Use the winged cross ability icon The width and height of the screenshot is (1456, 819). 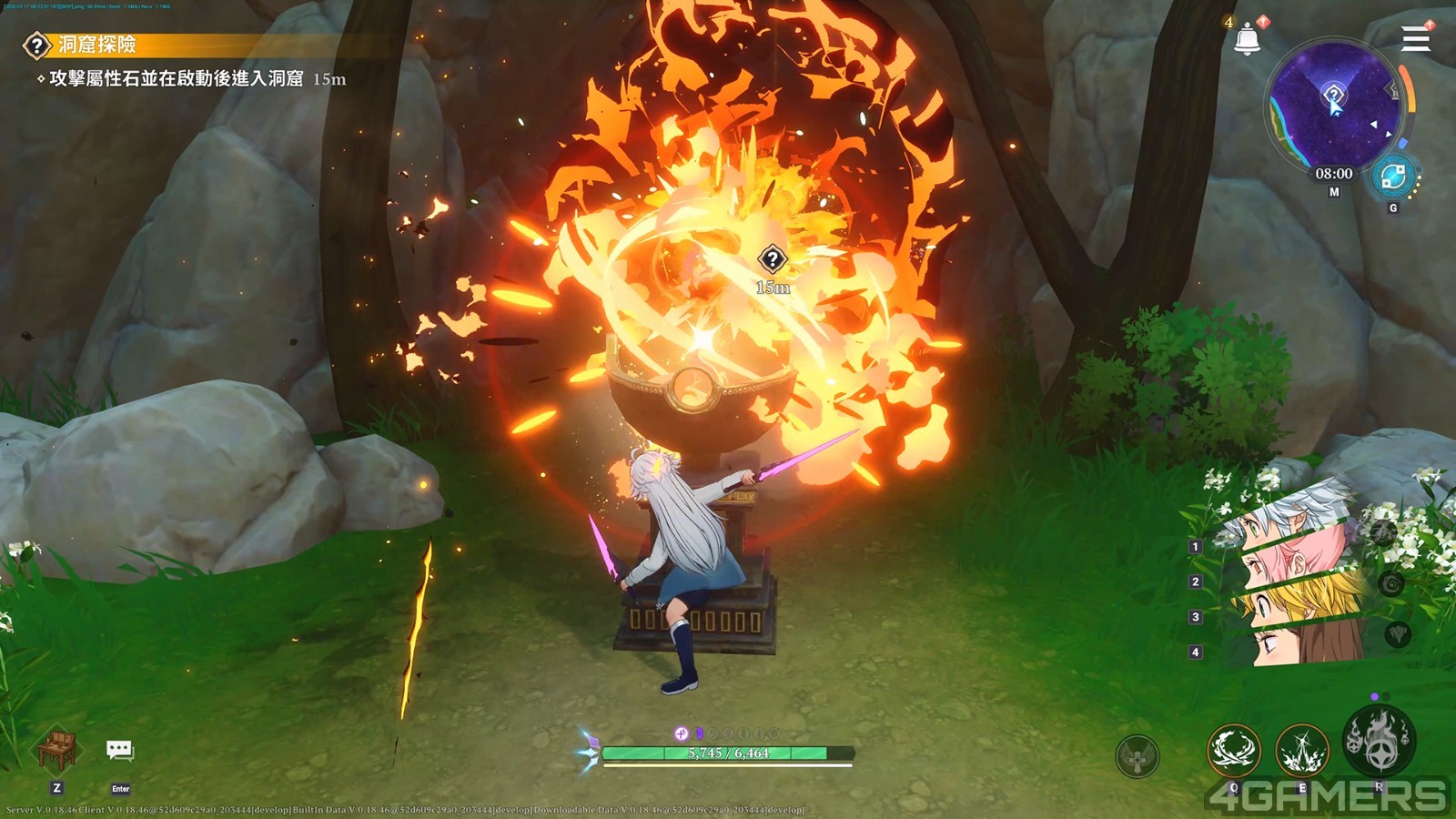coord(1137,755)
